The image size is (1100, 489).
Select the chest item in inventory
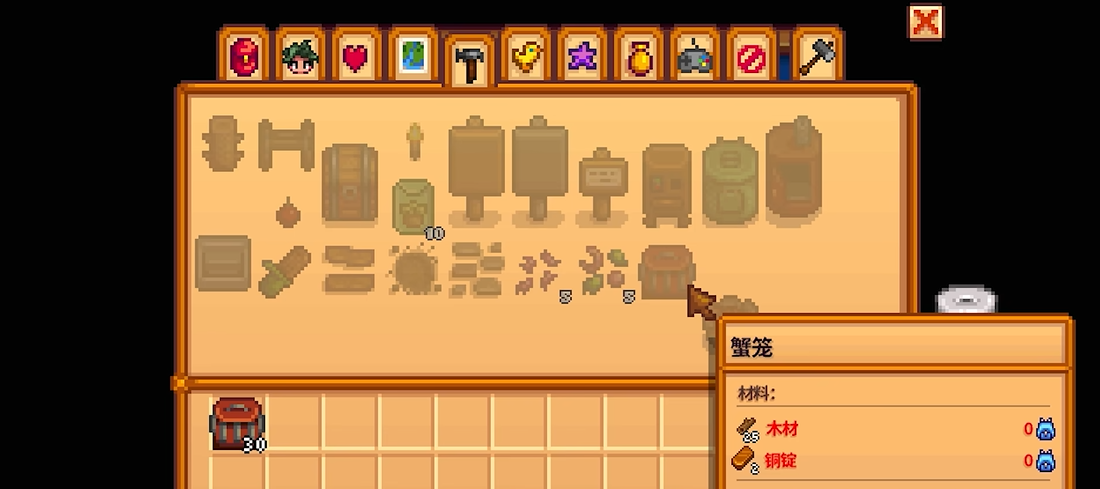click(237, 423)
